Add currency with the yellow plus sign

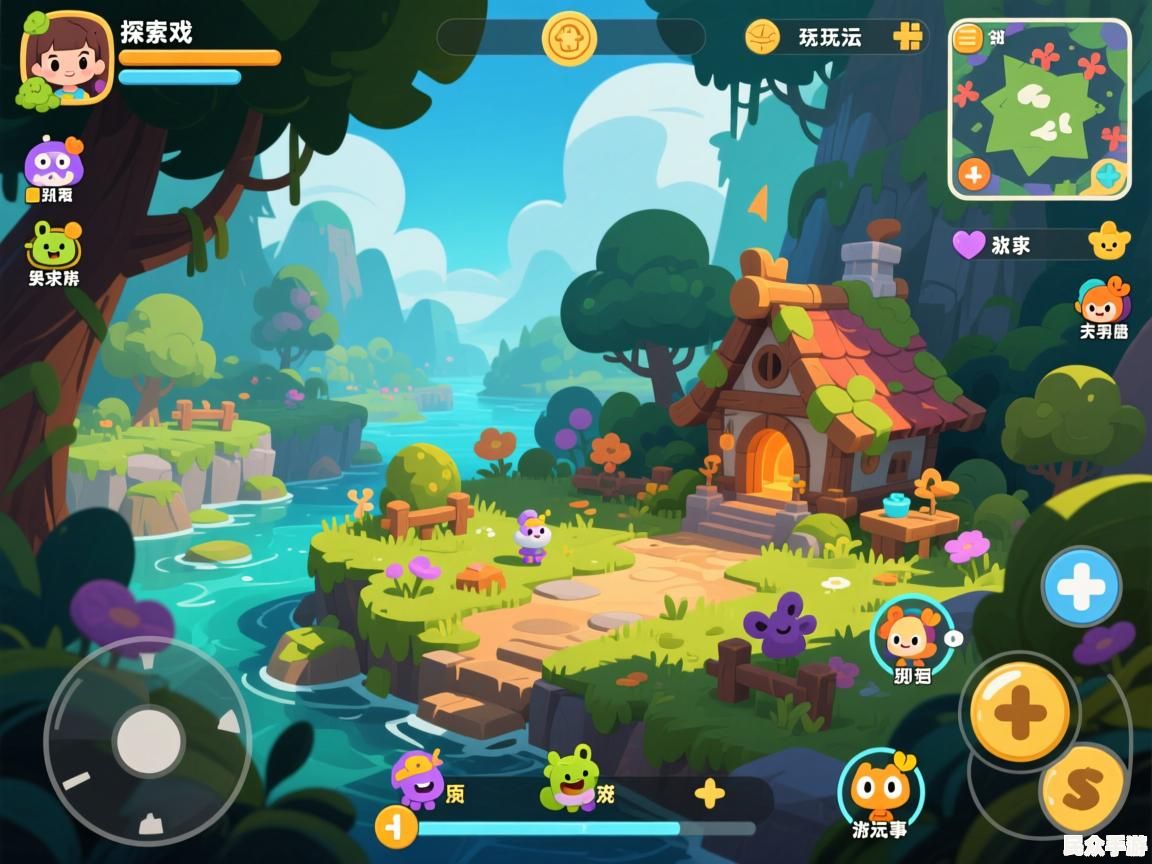[x=907, y=37]
